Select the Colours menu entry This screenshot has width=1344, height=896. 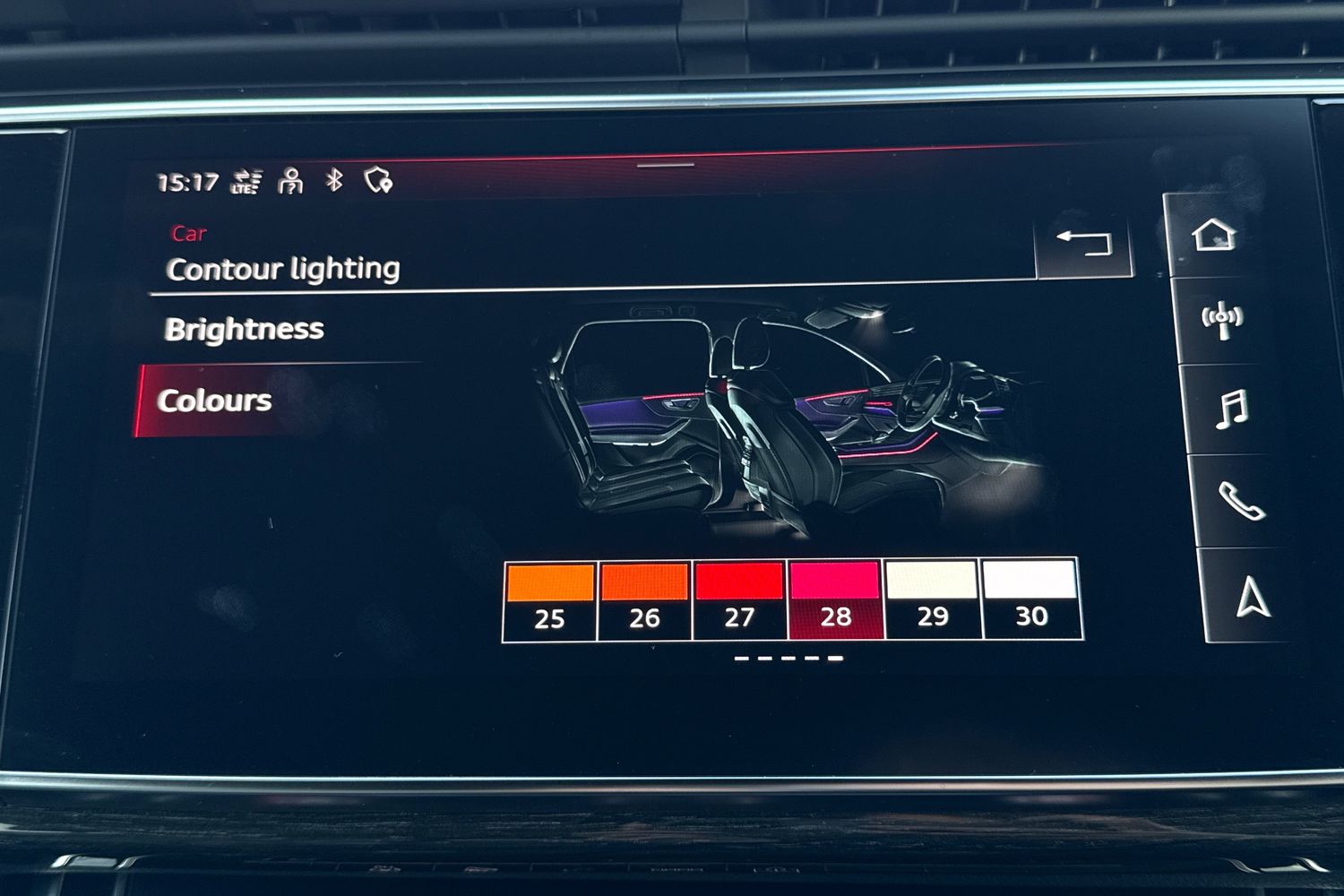[x=215, y=401]
